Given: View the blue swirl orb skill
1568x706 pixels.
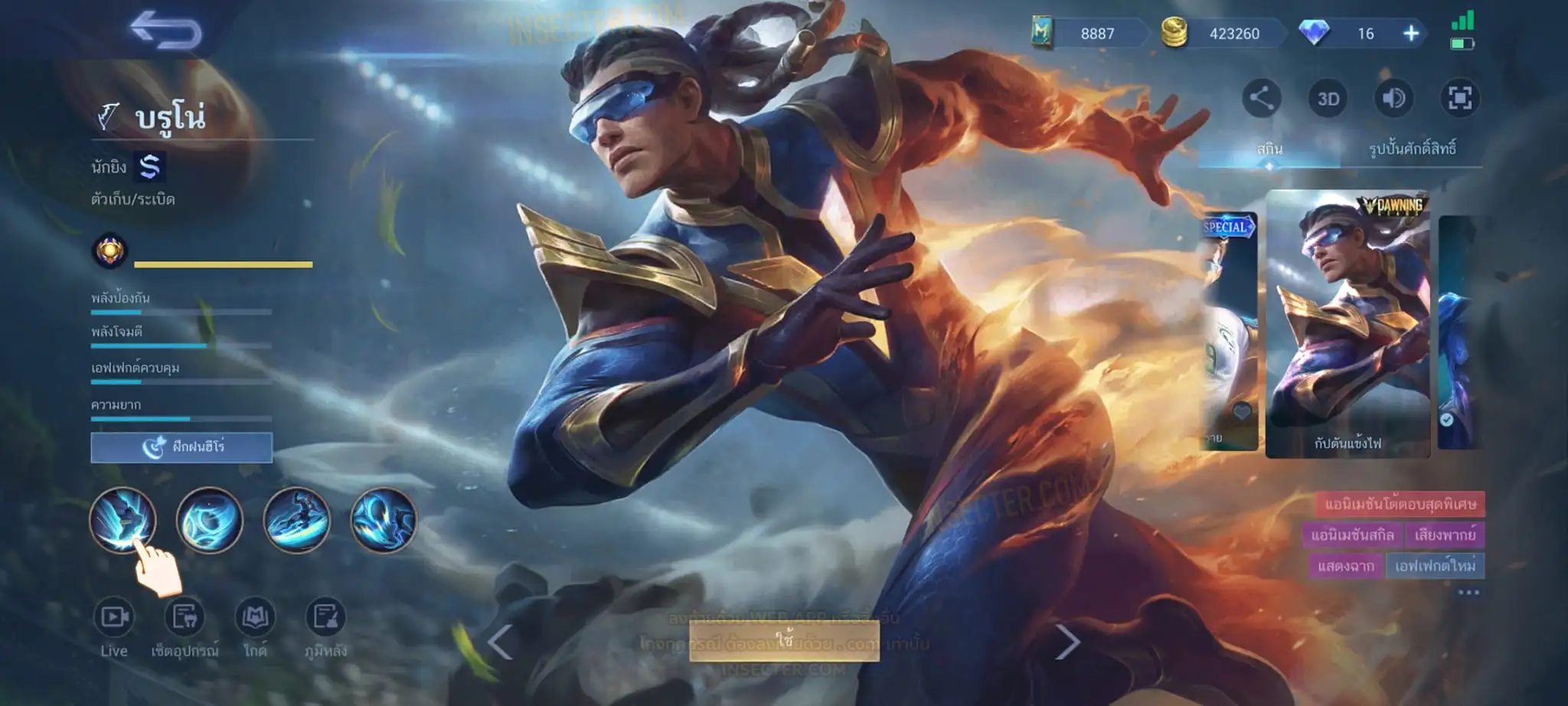Looking at the screenshot, I should [209, 520].
